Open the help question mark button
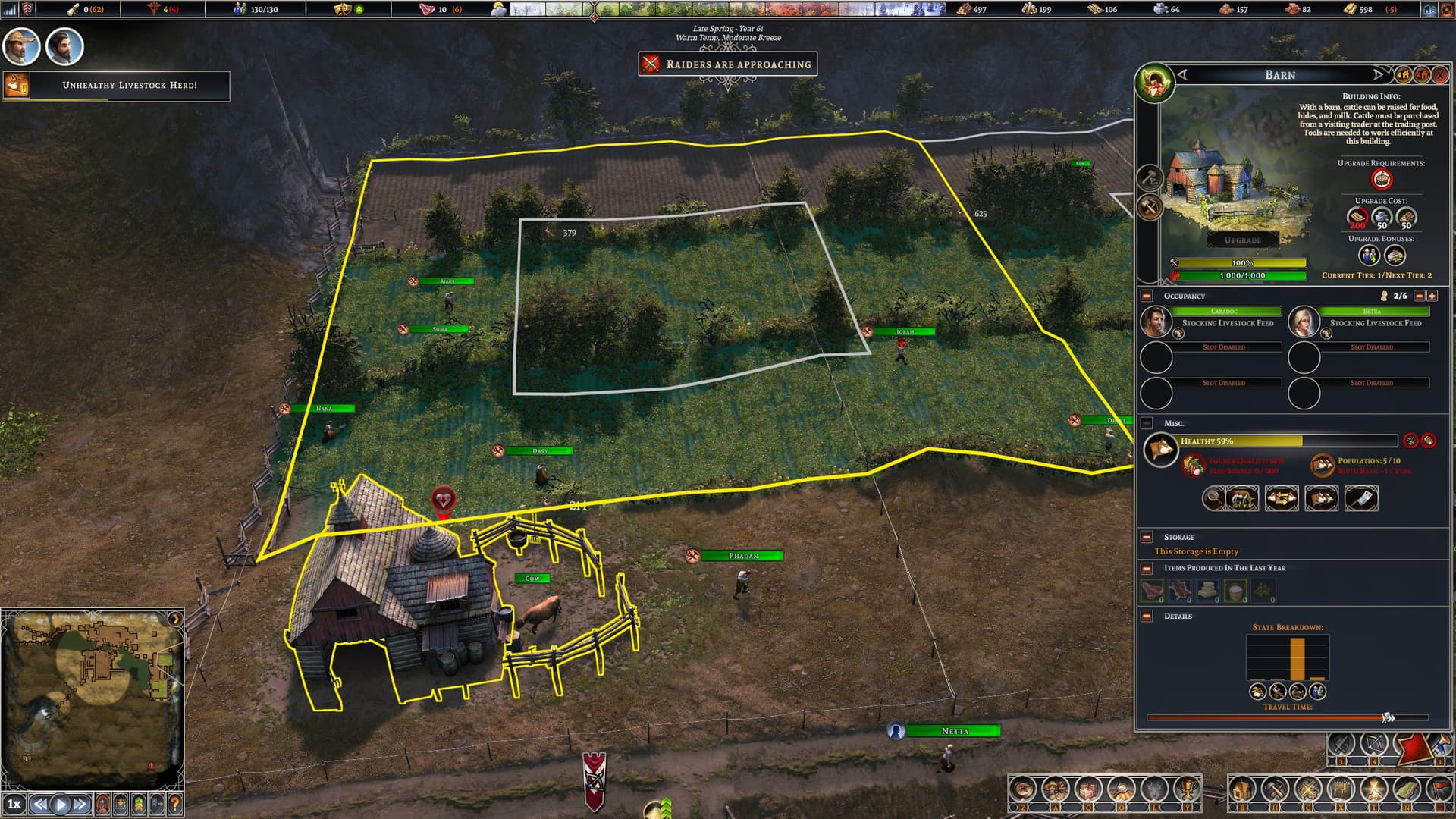Screen dimensions: 1456x819 coord(174,804)
